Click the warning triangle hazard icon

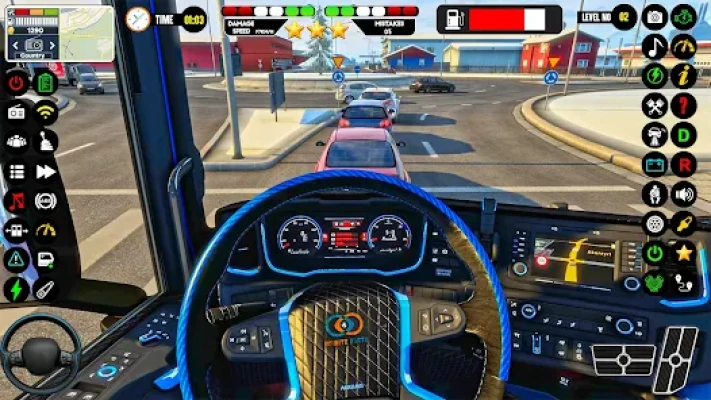[17, 259]
